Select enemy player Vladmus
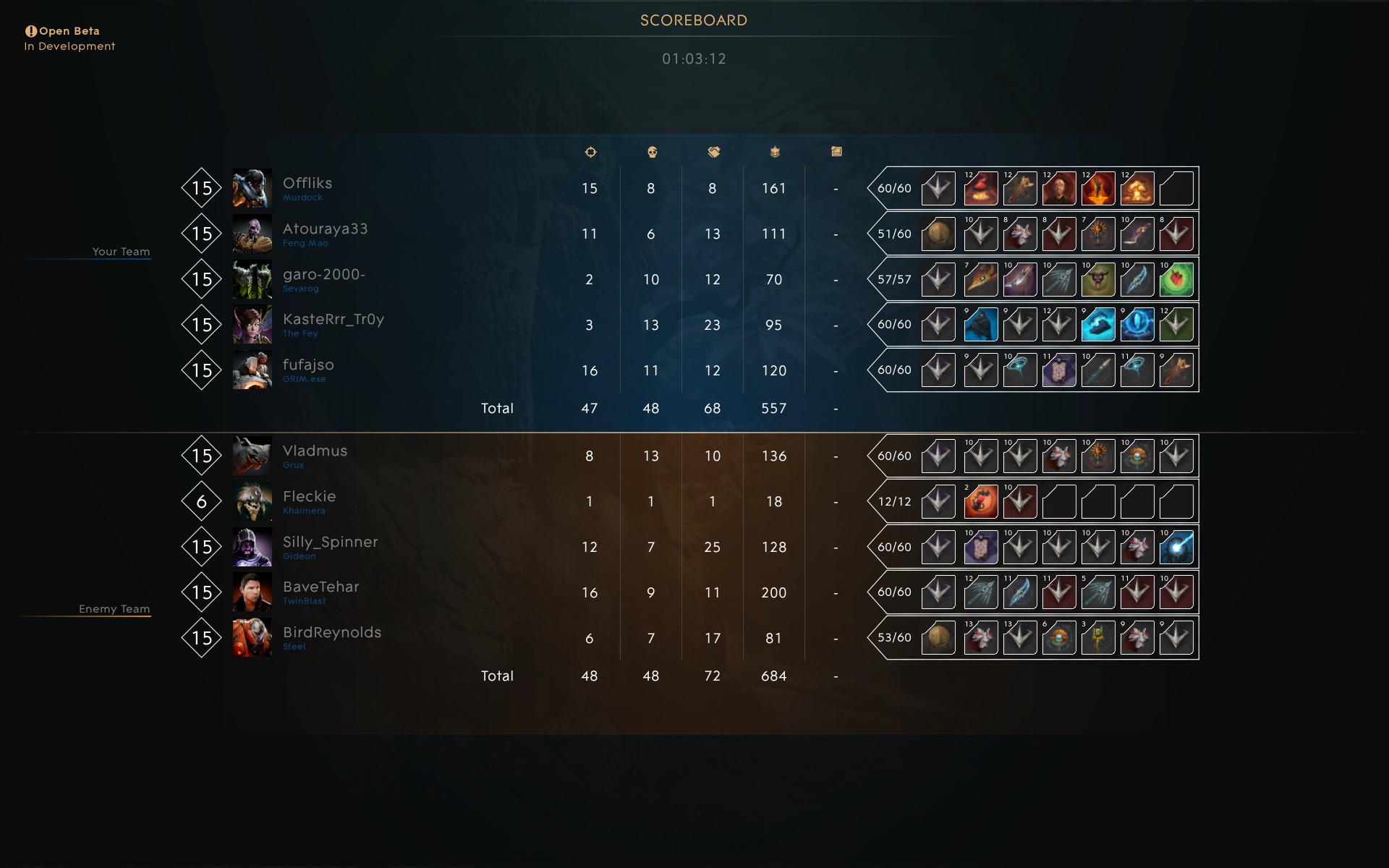This screenshot has height=868, width=1389. pos(315,451)
